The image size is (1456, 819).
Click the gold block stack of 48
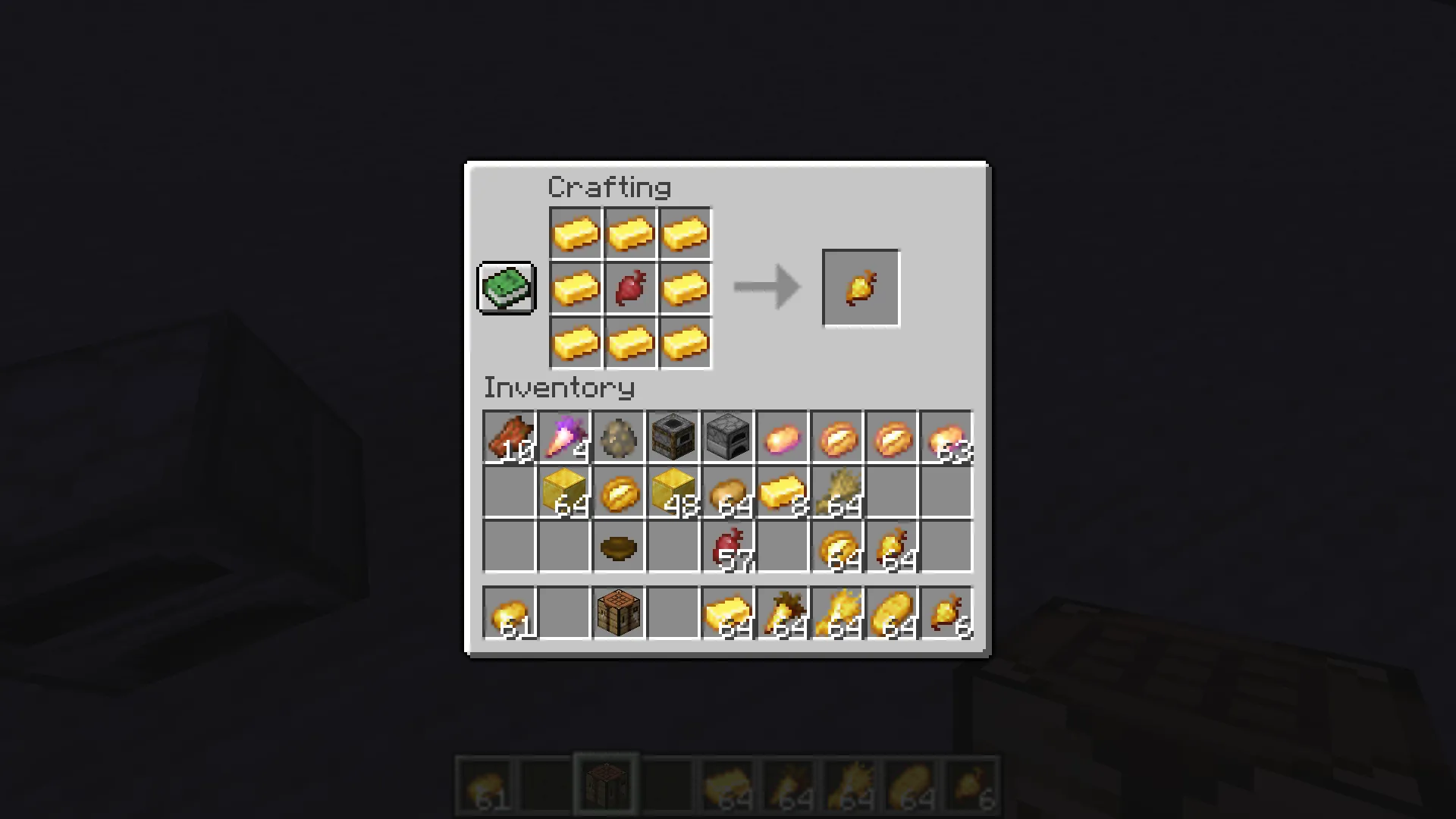673,492
